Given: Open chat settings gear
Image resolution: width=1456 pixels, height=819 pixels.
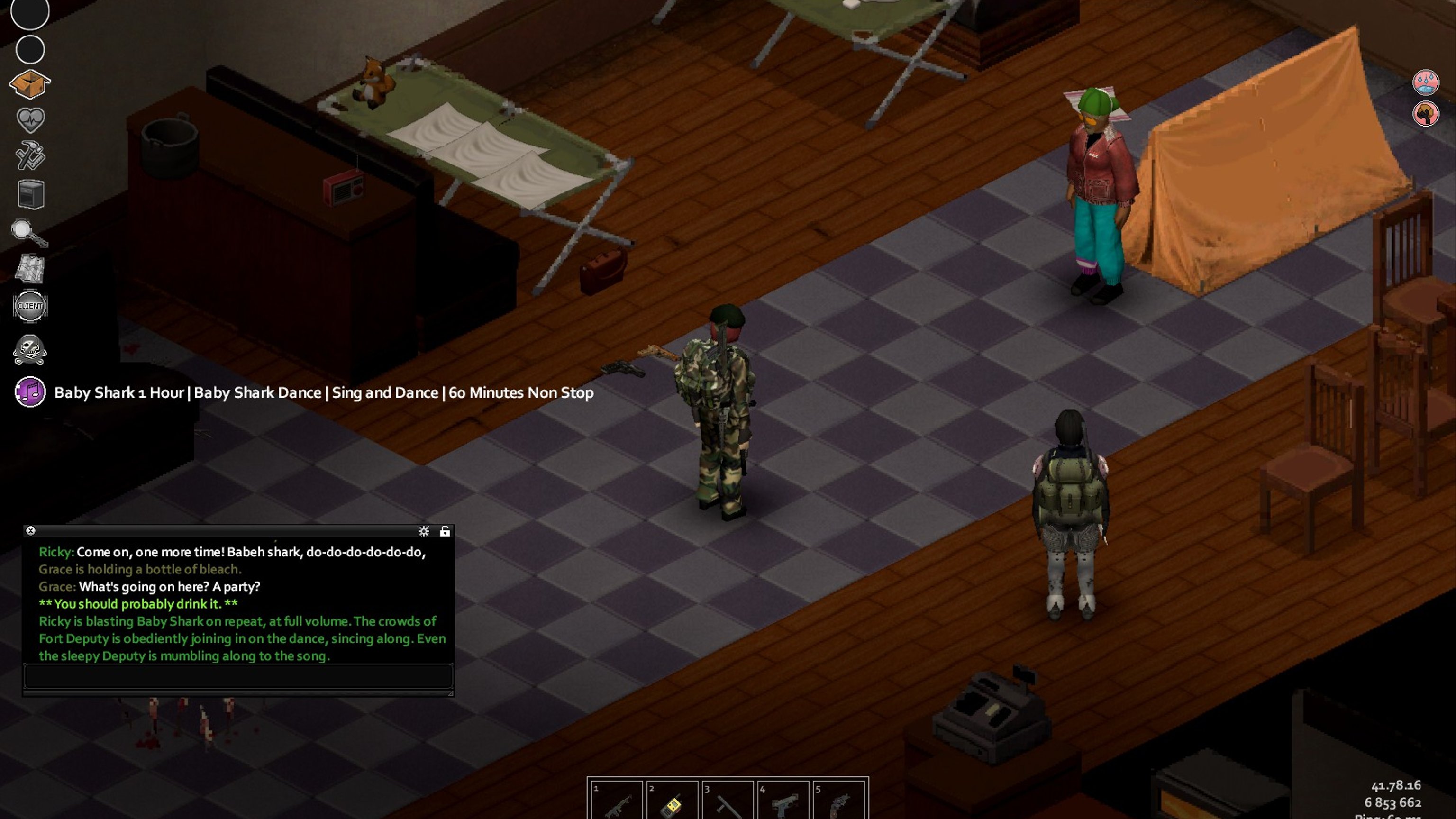Looking at the screenshot, I should [423, 531].
